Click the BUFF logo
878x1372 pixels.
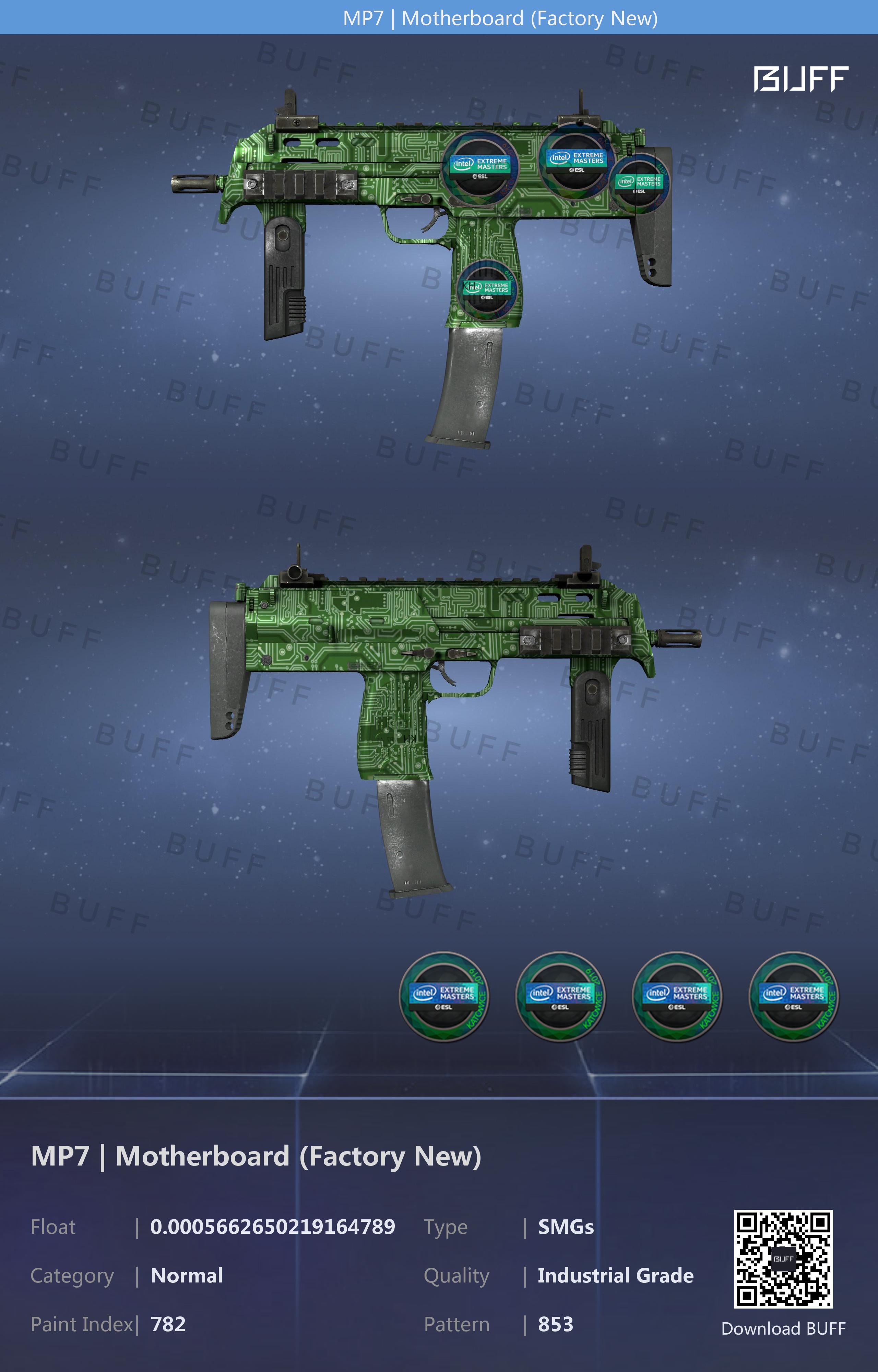tap(800, 79)
